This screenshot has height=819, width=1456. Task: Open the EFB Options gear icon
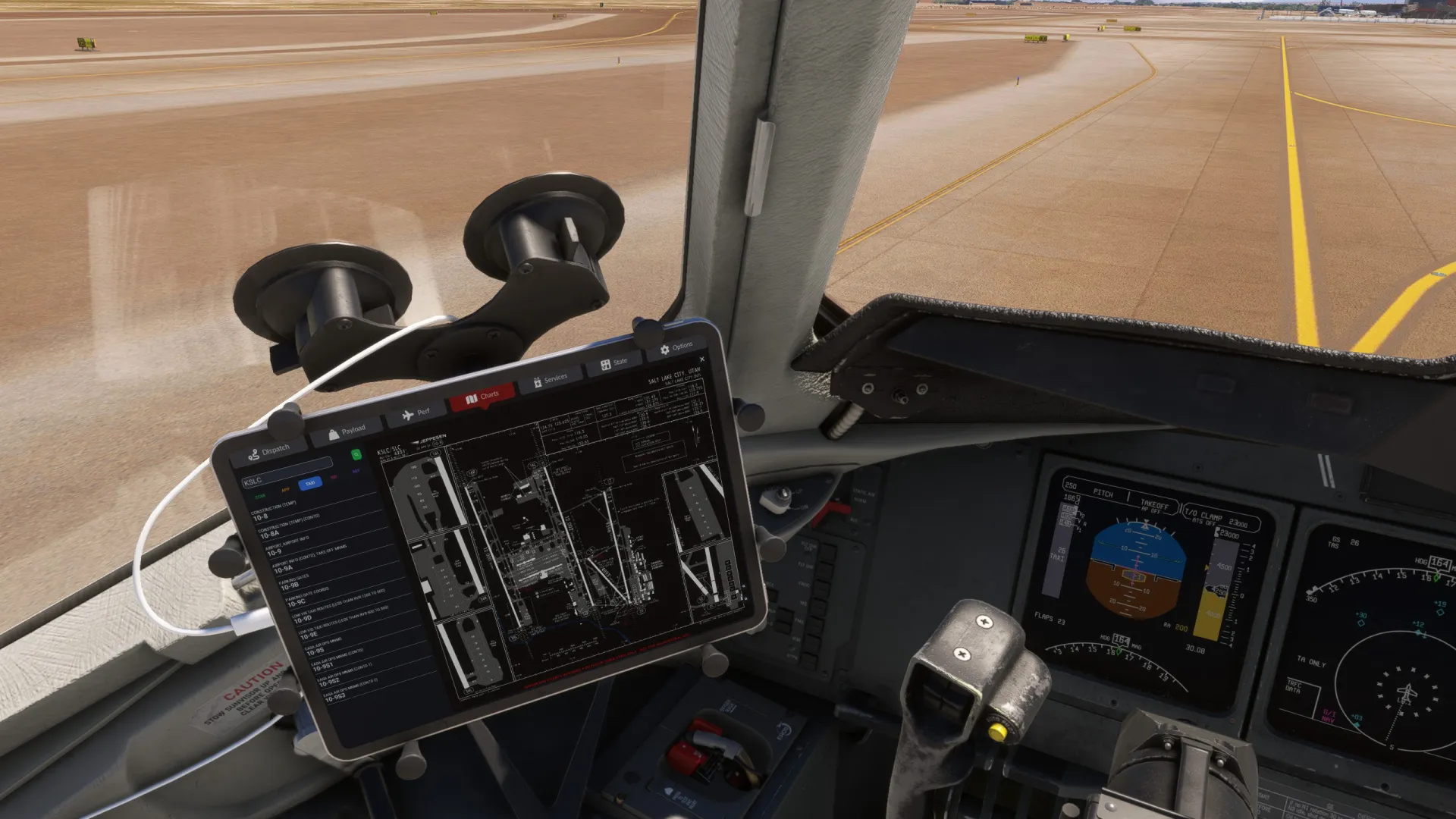tap(664, 348)
